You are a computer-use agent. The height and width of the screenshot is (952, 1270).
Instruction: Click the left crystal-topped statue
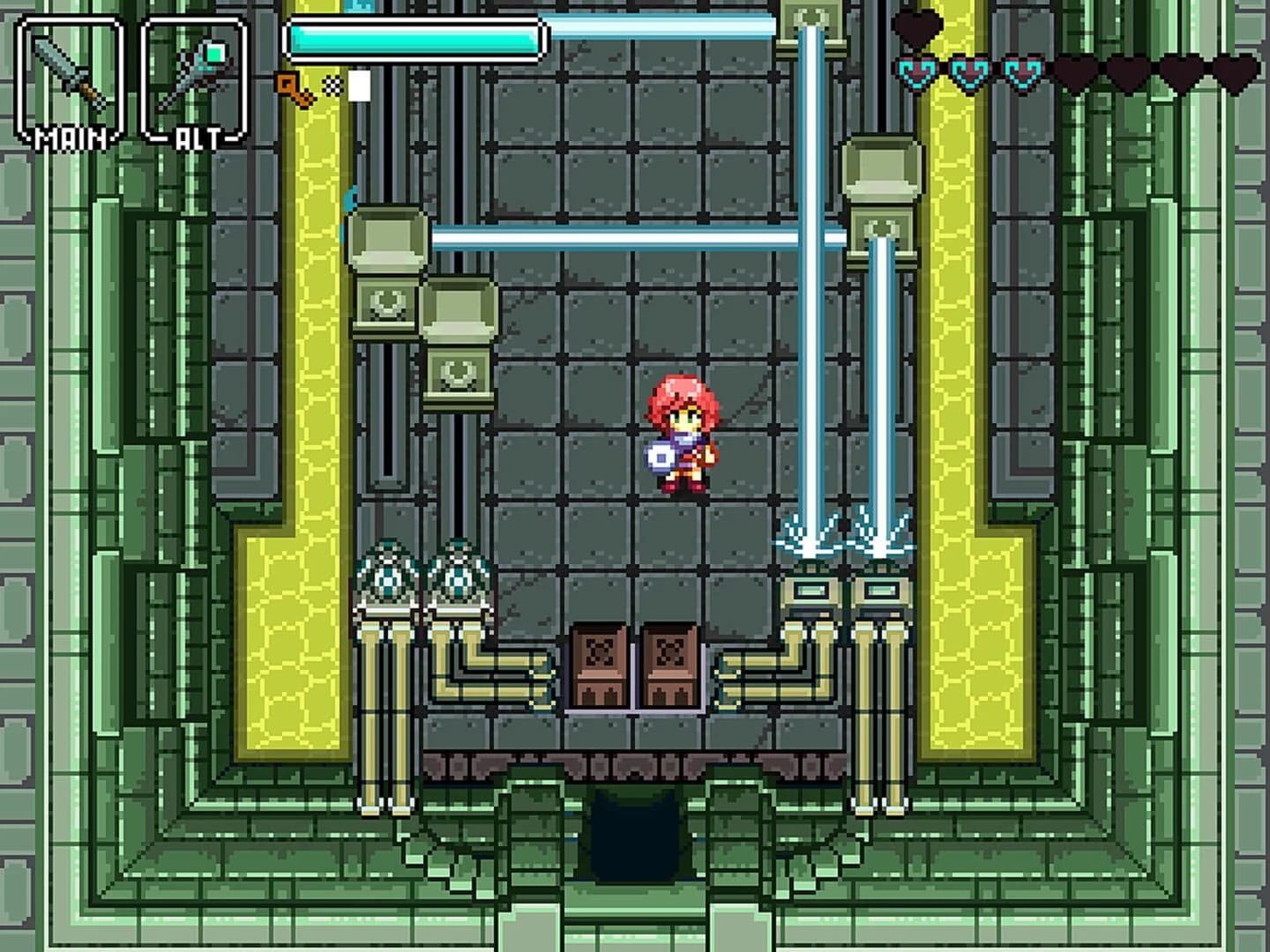(x=385, y=573)
